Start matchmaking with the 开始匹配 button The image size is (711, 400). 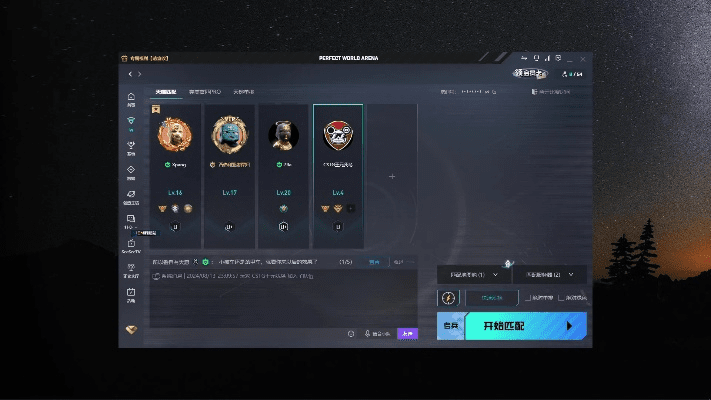pyautogui.click(x=524, y=326)
